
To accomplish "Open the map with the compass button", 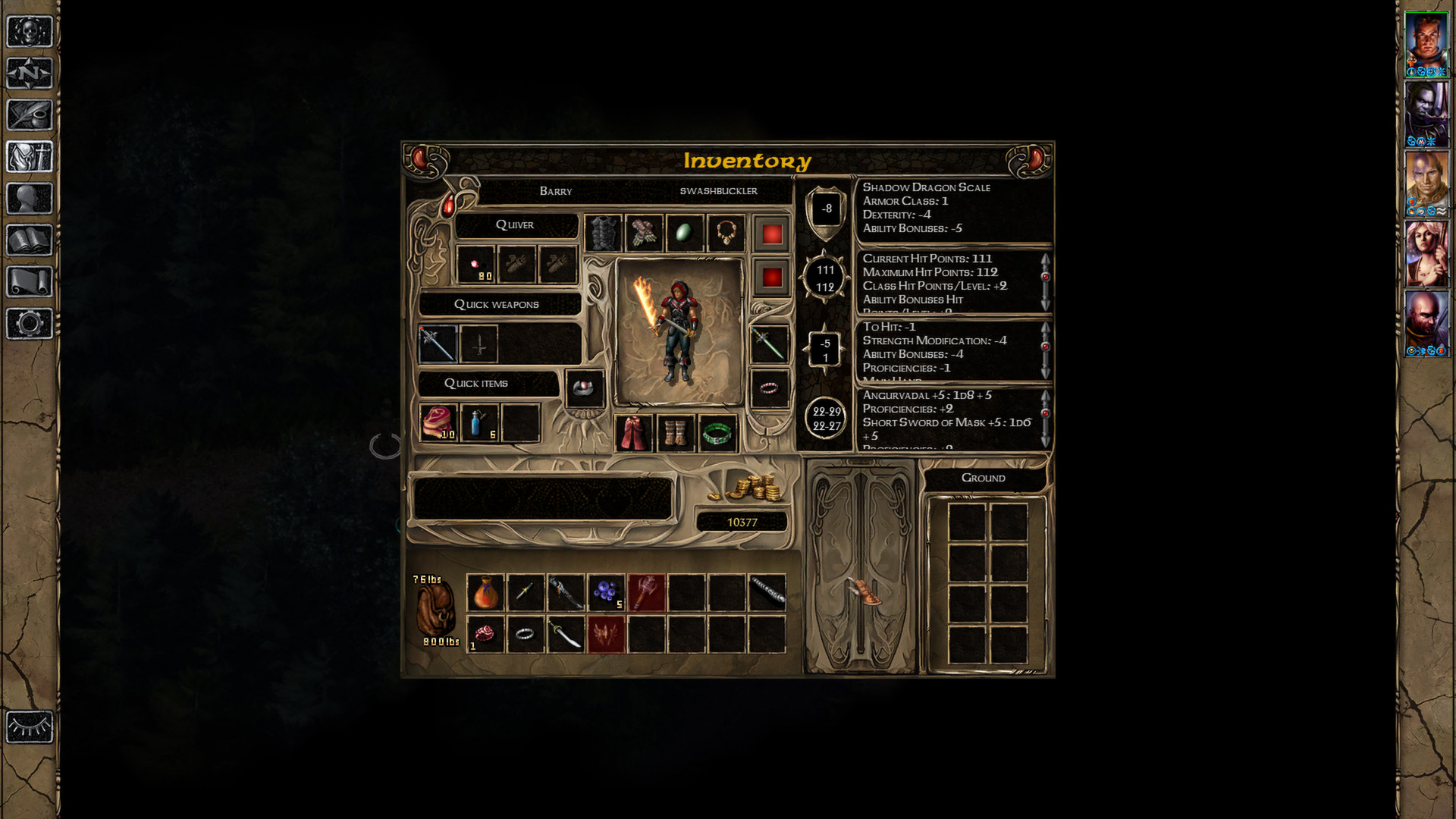I will 30,74.
